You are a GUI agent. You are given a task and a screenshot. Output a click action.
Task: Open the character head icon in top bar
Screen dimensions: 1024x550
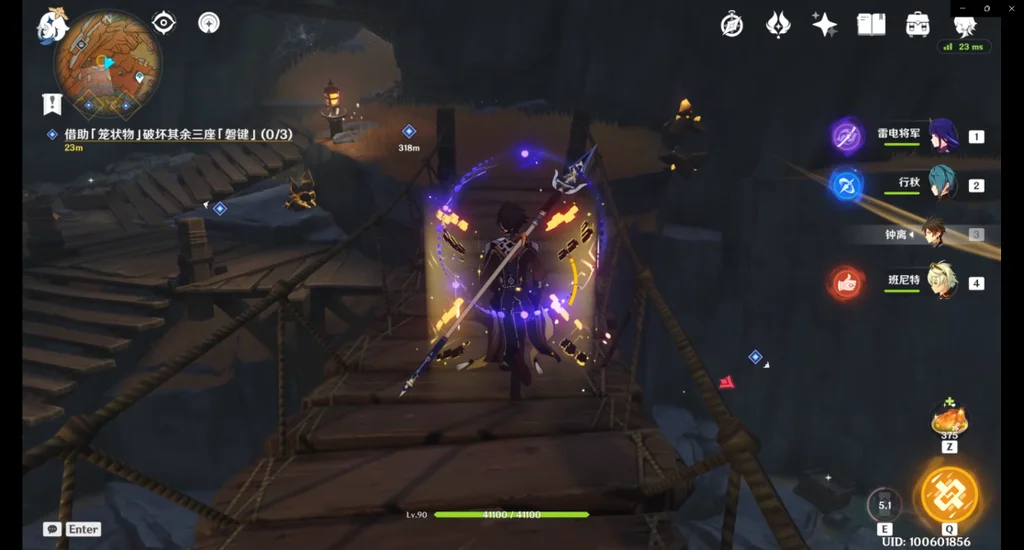[x=964, y=26]
